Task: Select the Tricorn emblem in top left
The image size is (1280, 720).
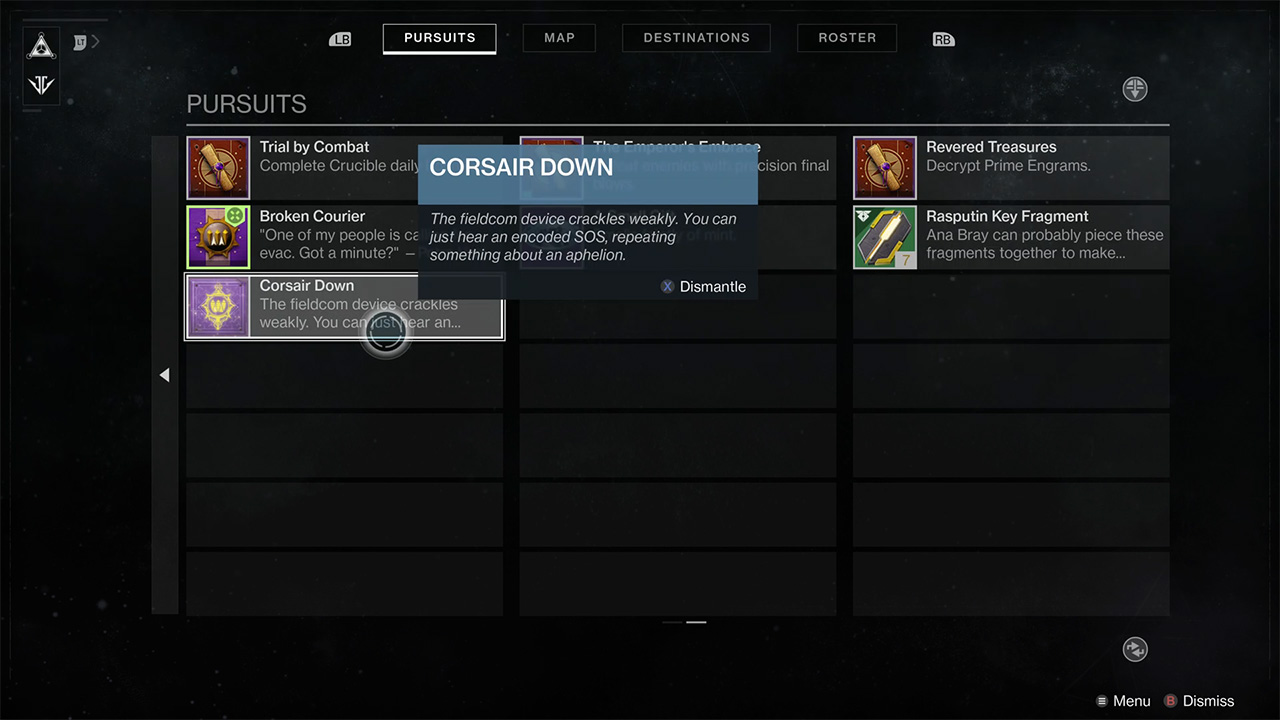Action: [41, 46]
